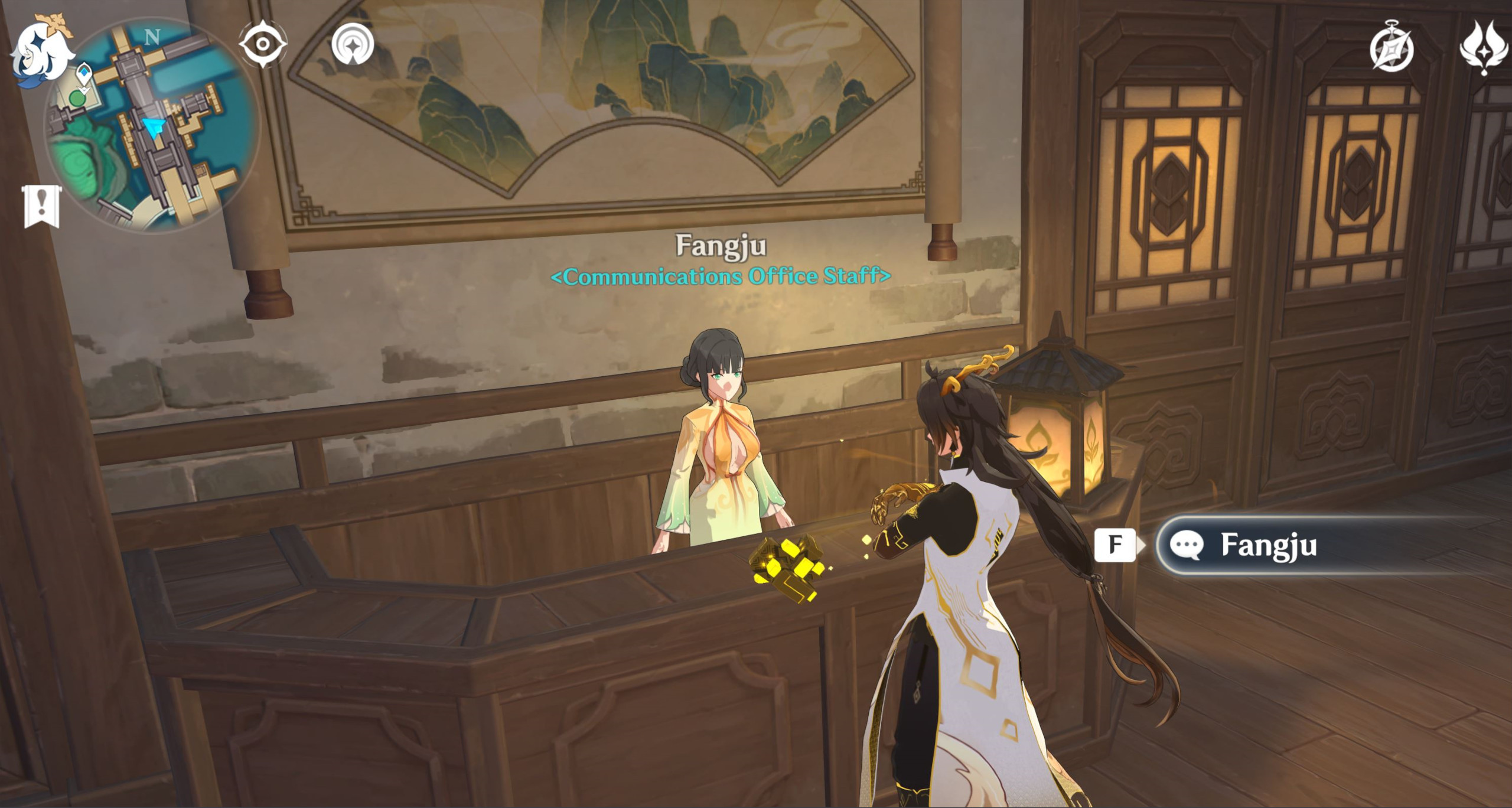The height and width of the screenshot is (808, 1512).
Task: Select the radar broadcast icon near the eye
Action: click(353, 43)
